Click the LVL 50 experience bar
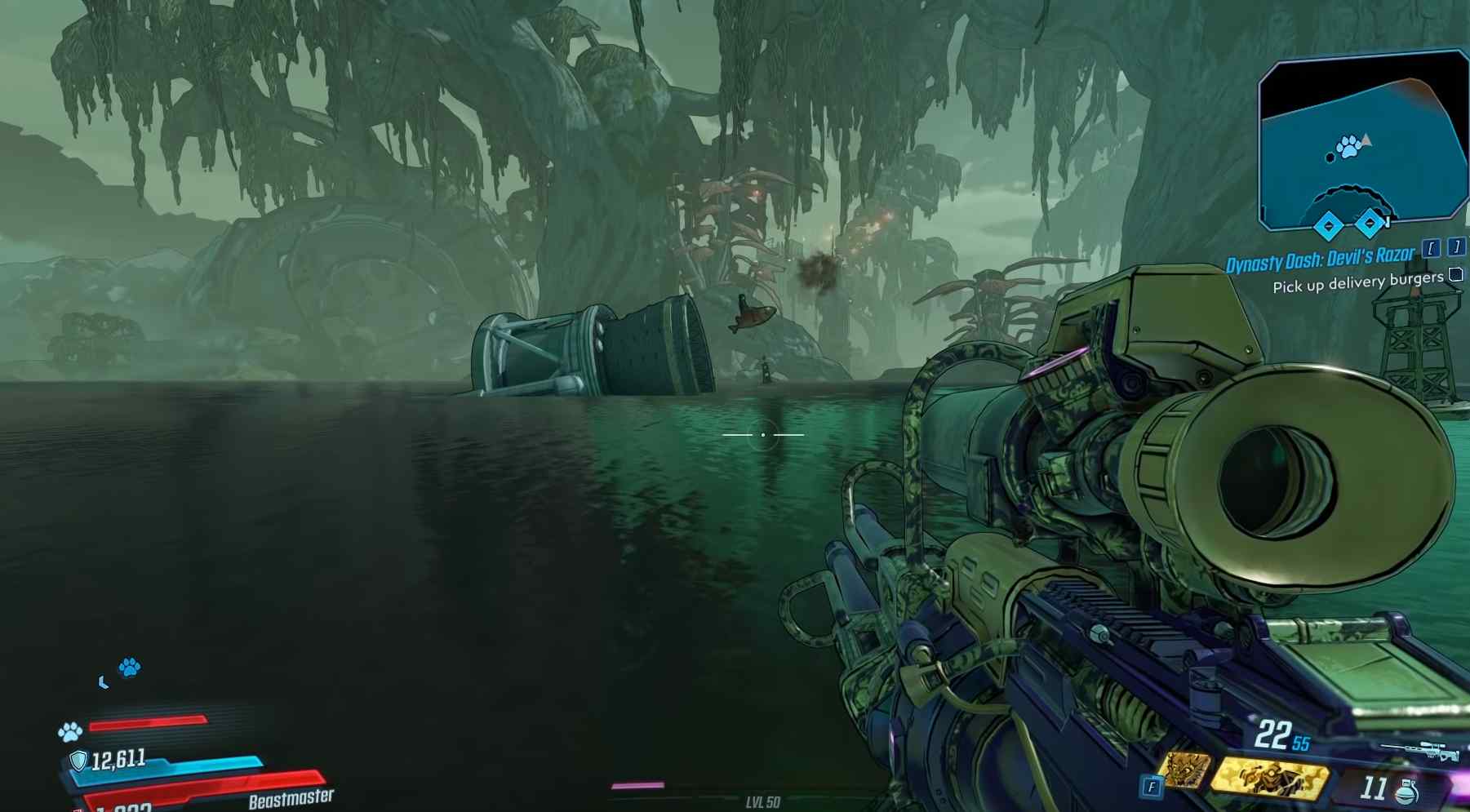Image resolution: width=1470 pixels, height=812 pixels. point(762,801)
